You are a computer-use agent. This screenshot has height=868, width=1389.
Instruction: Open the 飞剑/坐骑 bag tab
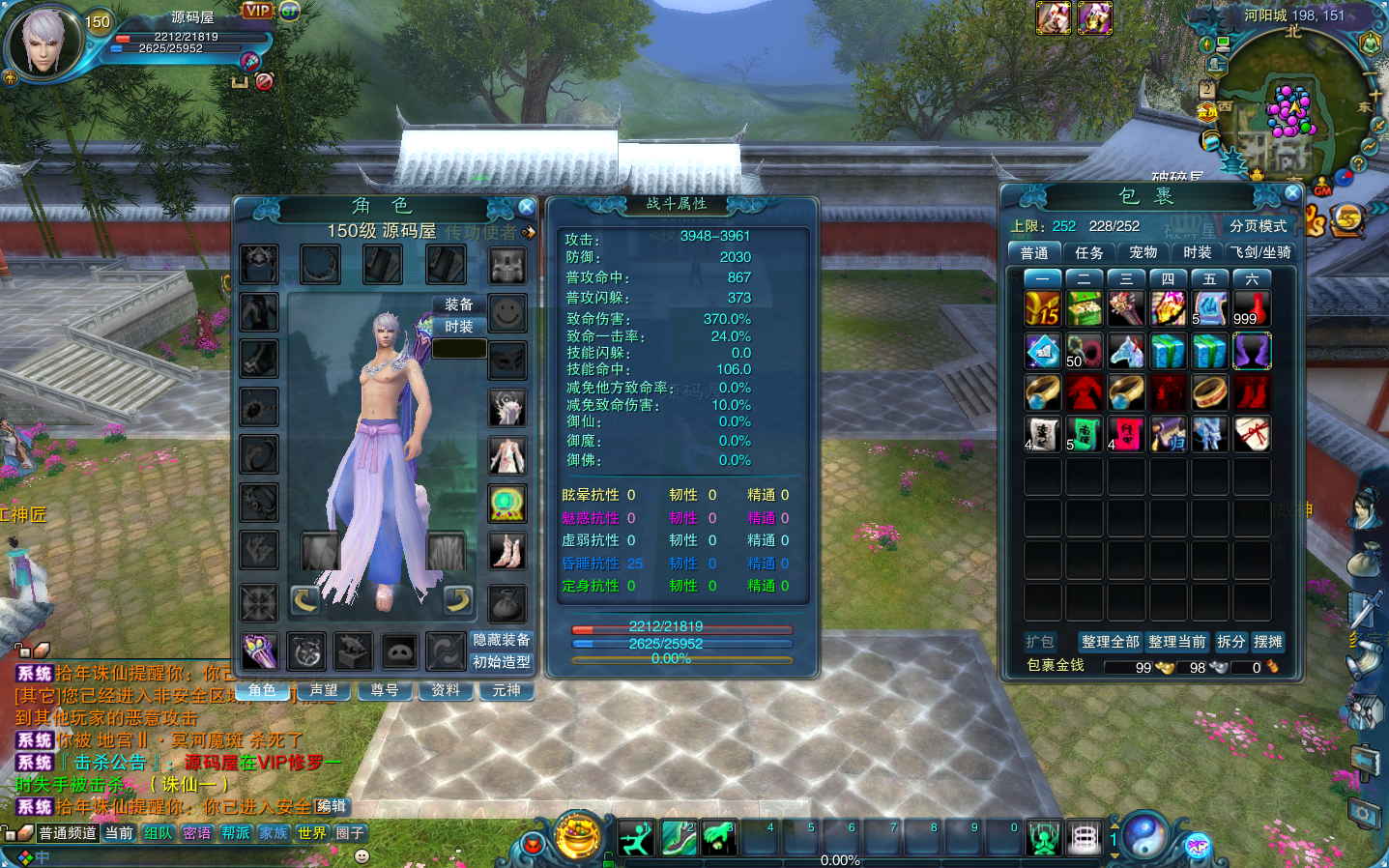click(1260, 252)
